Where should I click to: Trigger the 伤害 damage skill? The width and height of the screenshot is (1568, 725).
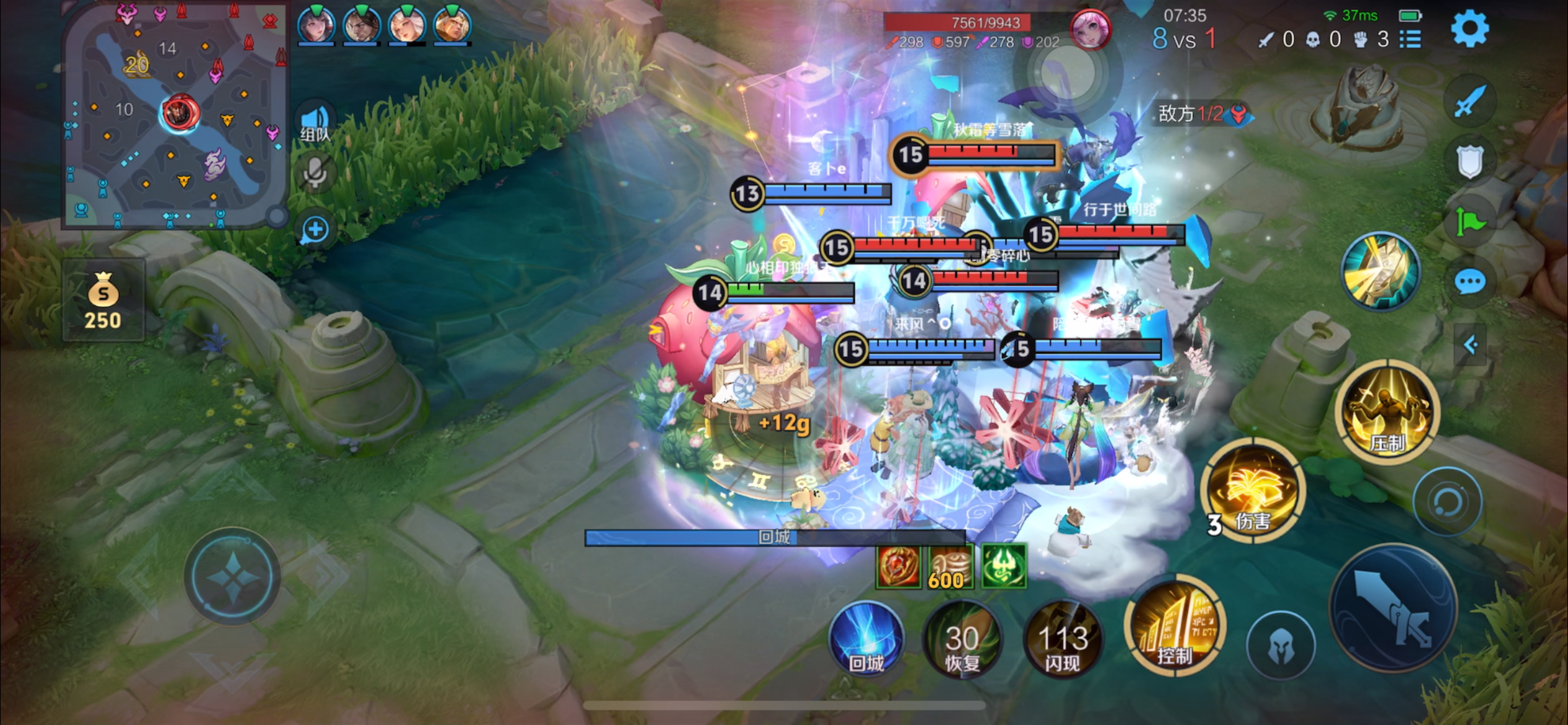(x=1252, y=491)
